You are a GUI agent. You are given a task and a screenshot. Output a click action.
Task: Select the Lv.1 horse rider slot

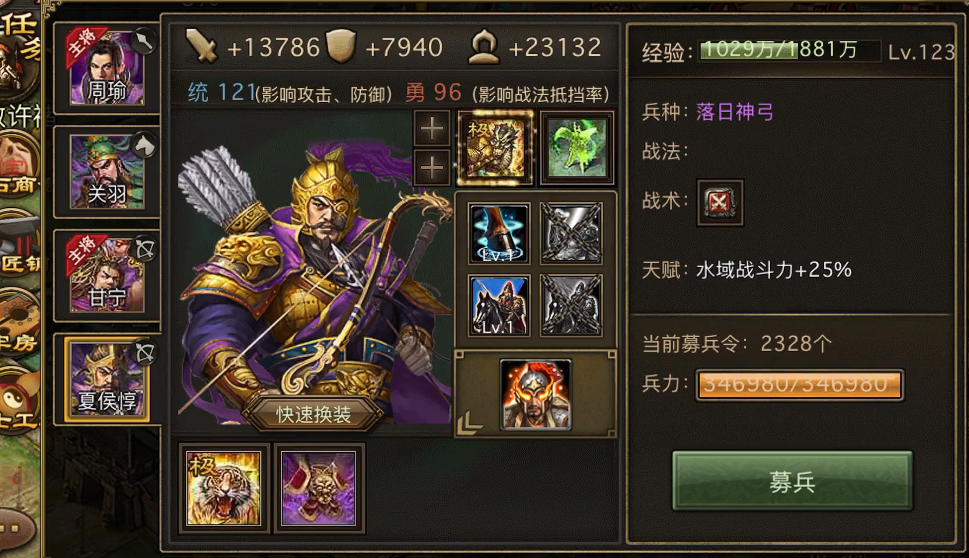coord(499,305)
